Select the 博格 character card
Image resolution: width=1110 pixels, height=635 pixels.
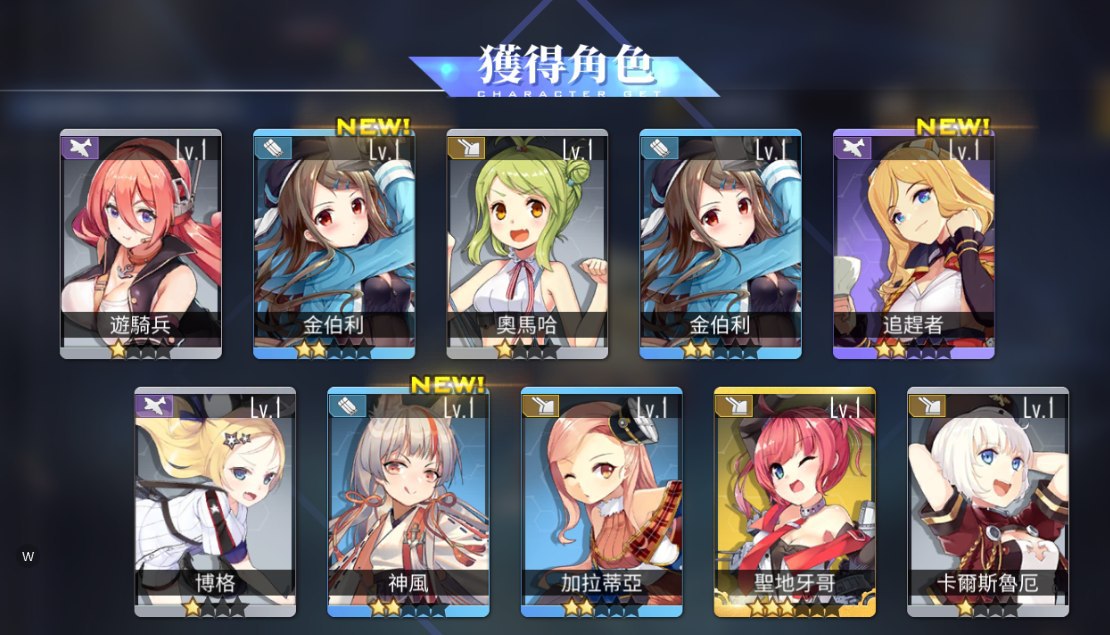[215, 501]
